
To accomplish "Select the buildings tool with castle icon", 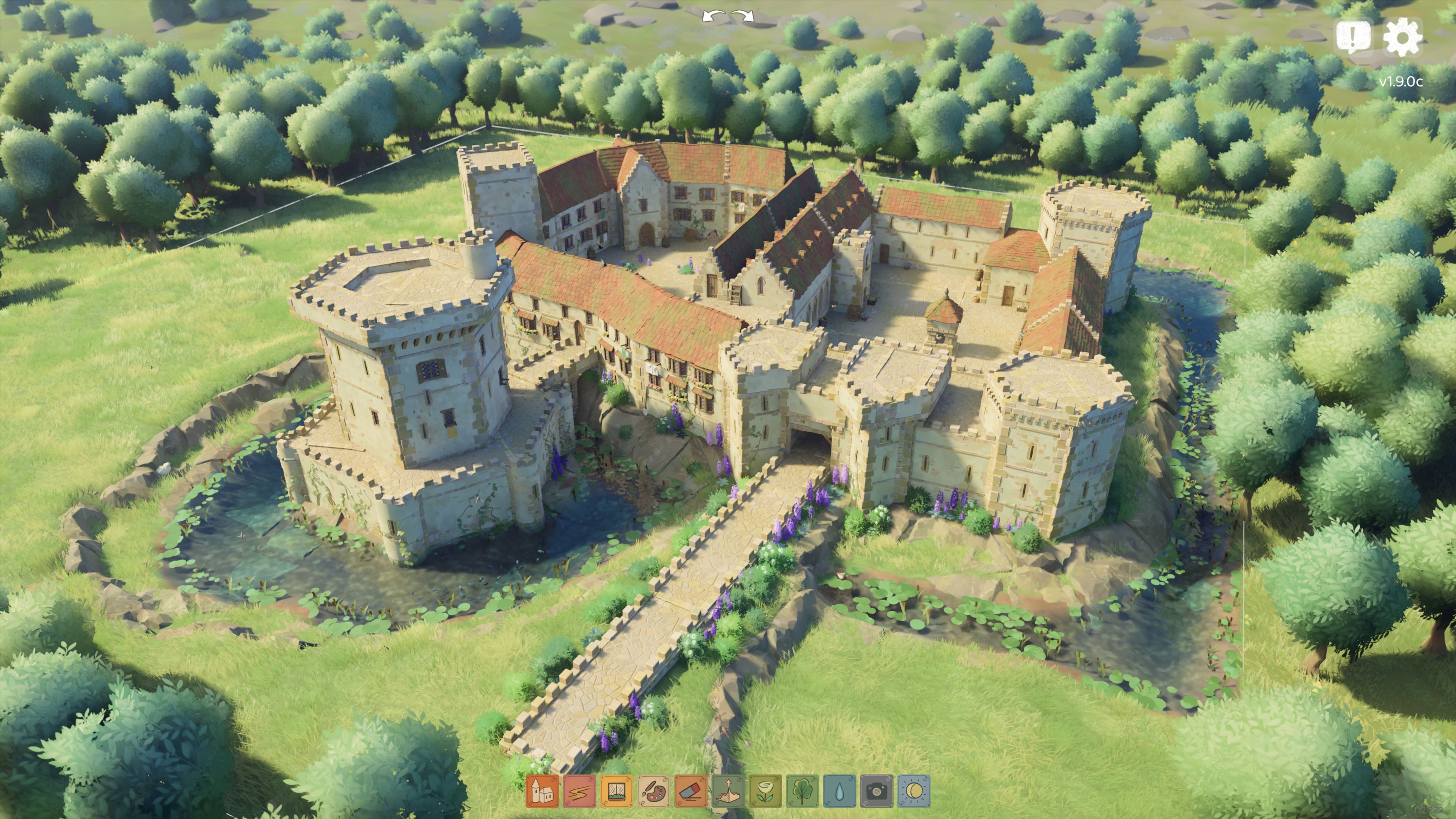I will (542, 790).
